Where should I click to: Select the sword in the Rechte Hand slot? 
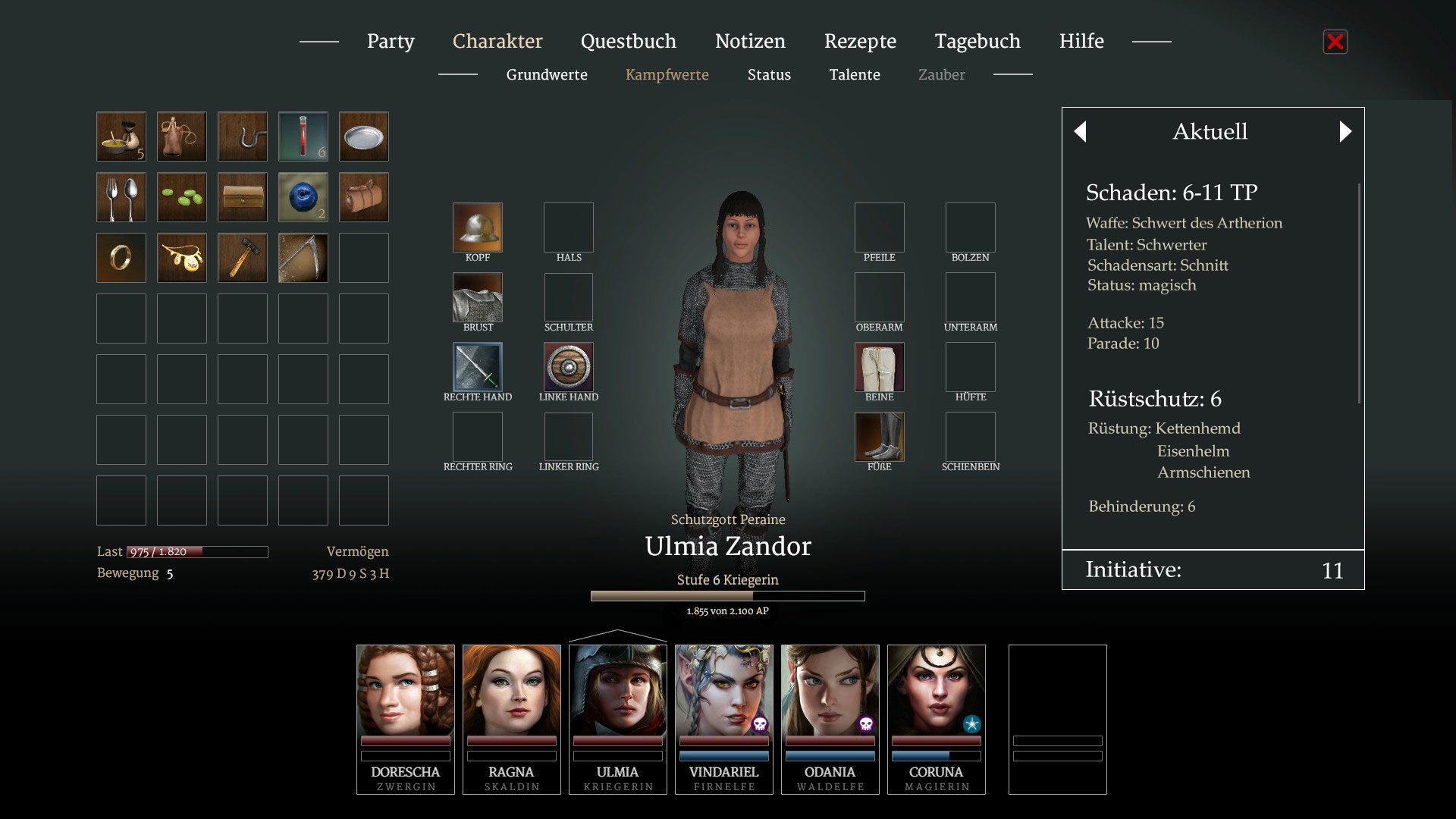[x=478, y=367]
